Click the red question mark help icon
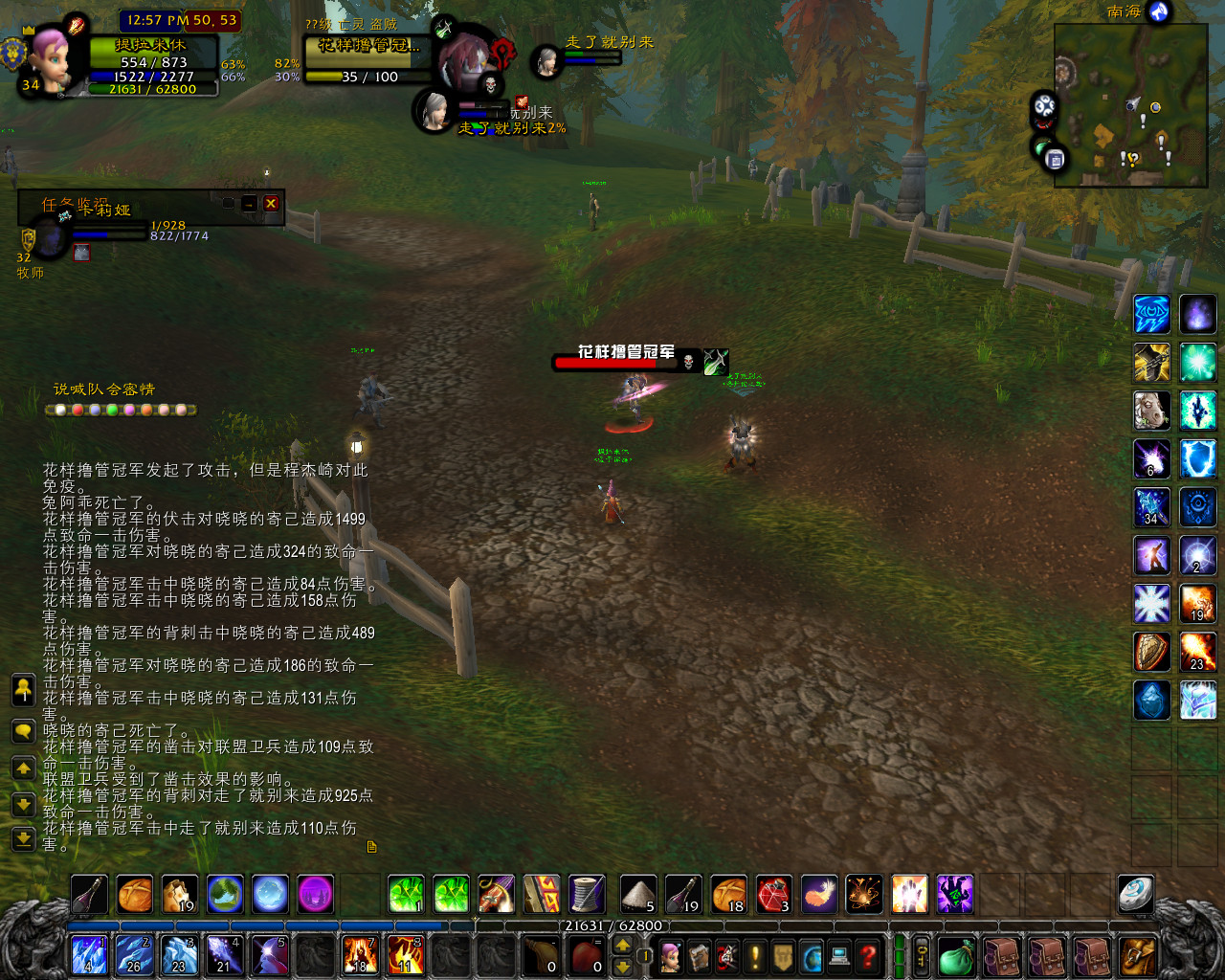The height and width of the screenshot is (980, 1225). pyautogui.click(x=867, y=954)
